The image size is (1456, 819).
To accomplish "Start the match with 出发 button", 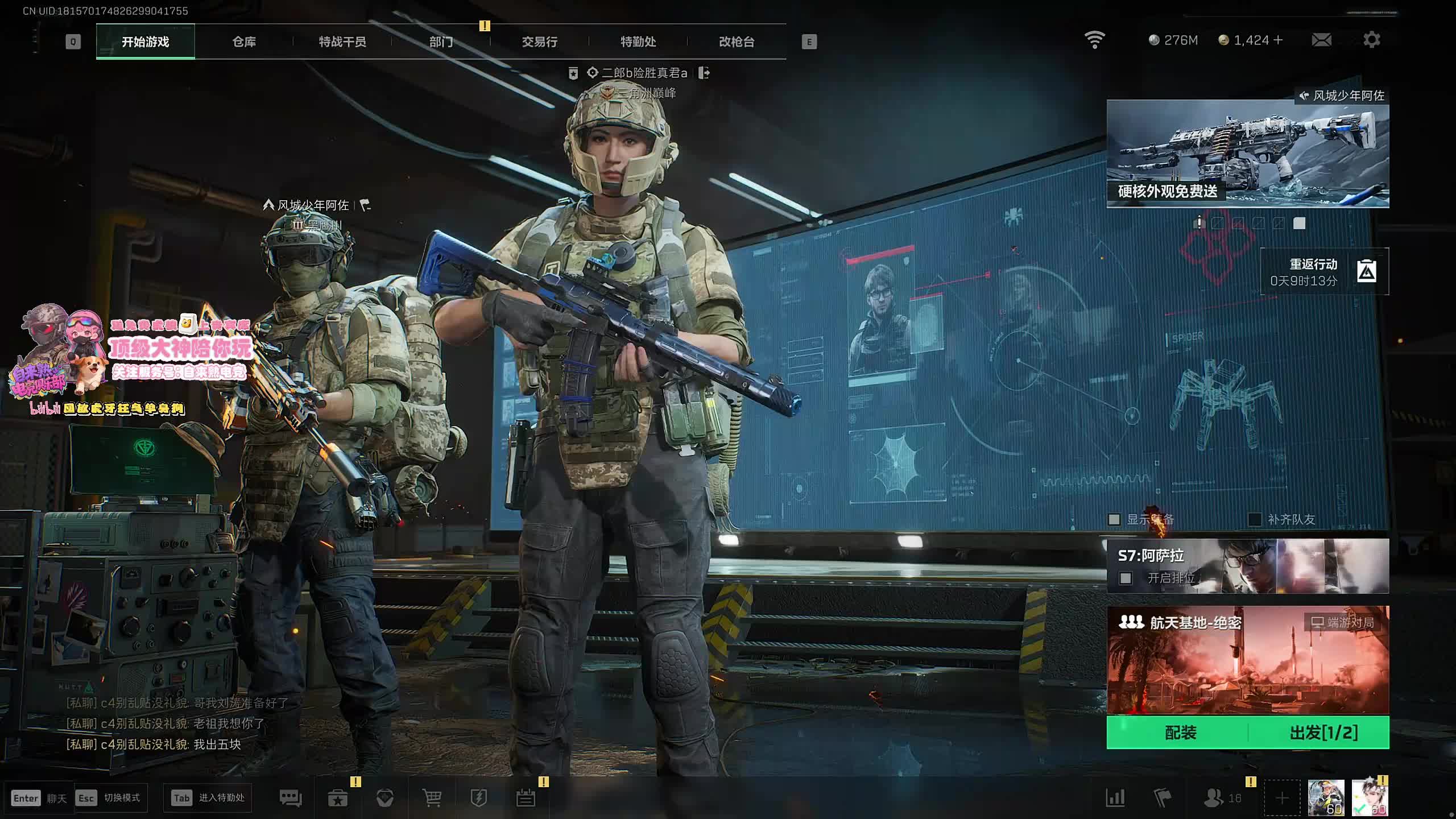I will (x=1323, y=733).
